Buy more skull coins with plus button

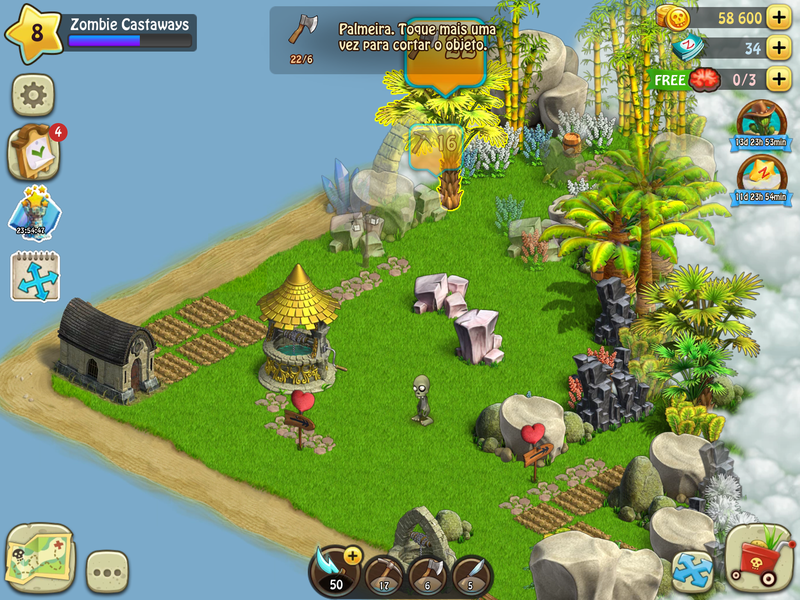(778, 18)
